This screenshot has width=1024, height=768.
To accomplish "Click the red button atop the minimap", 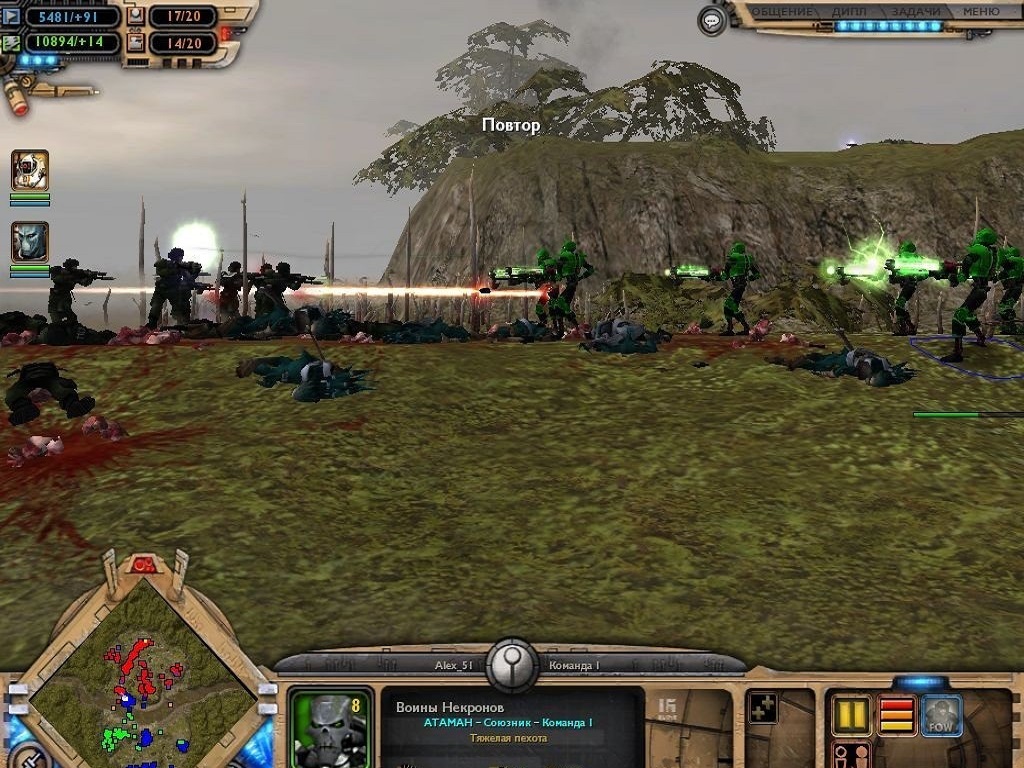I will pyautogui.click(x=144, y=565).
